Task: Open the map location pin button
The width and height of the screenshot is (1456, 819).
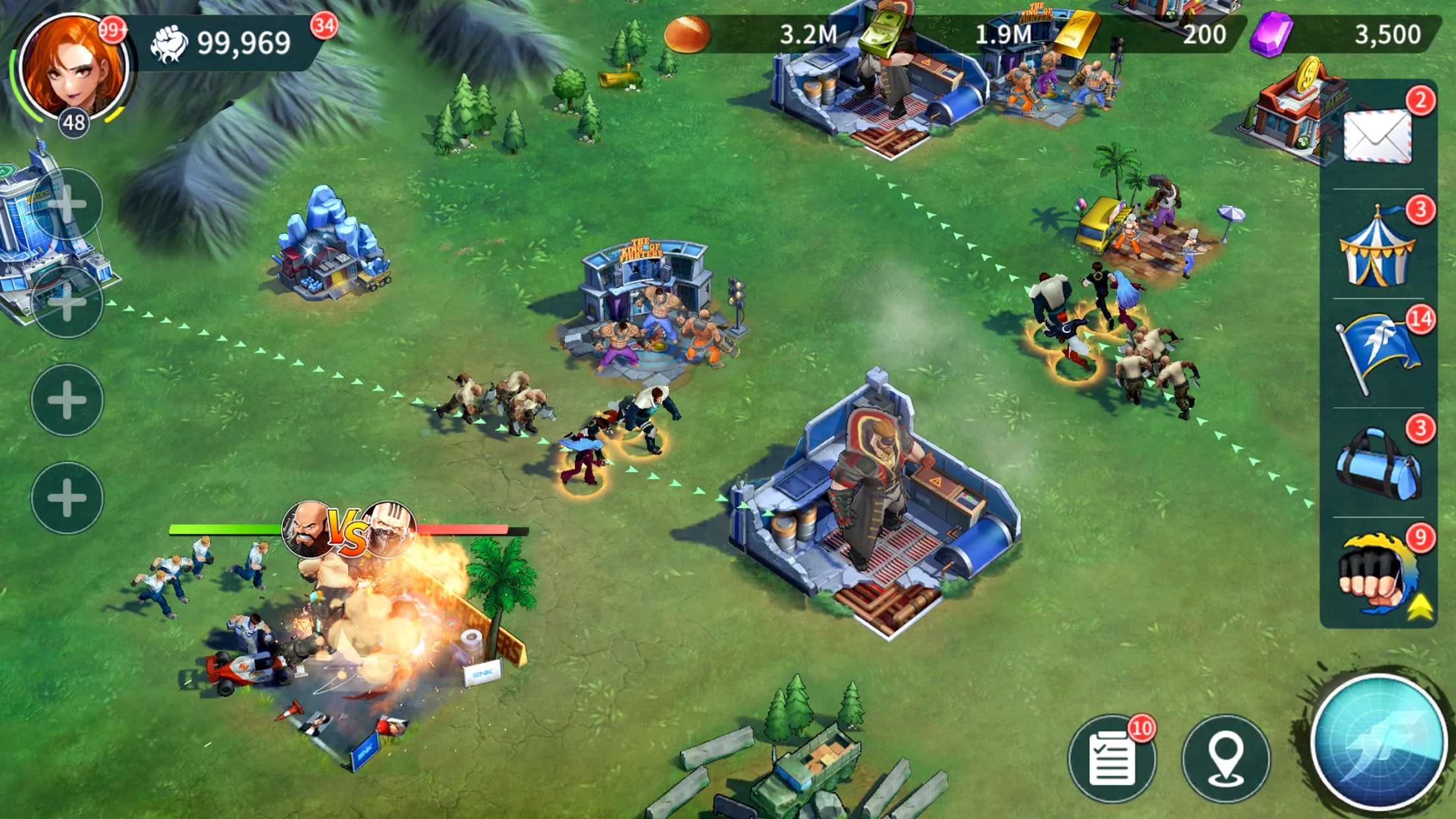Action: point(1225,759)
